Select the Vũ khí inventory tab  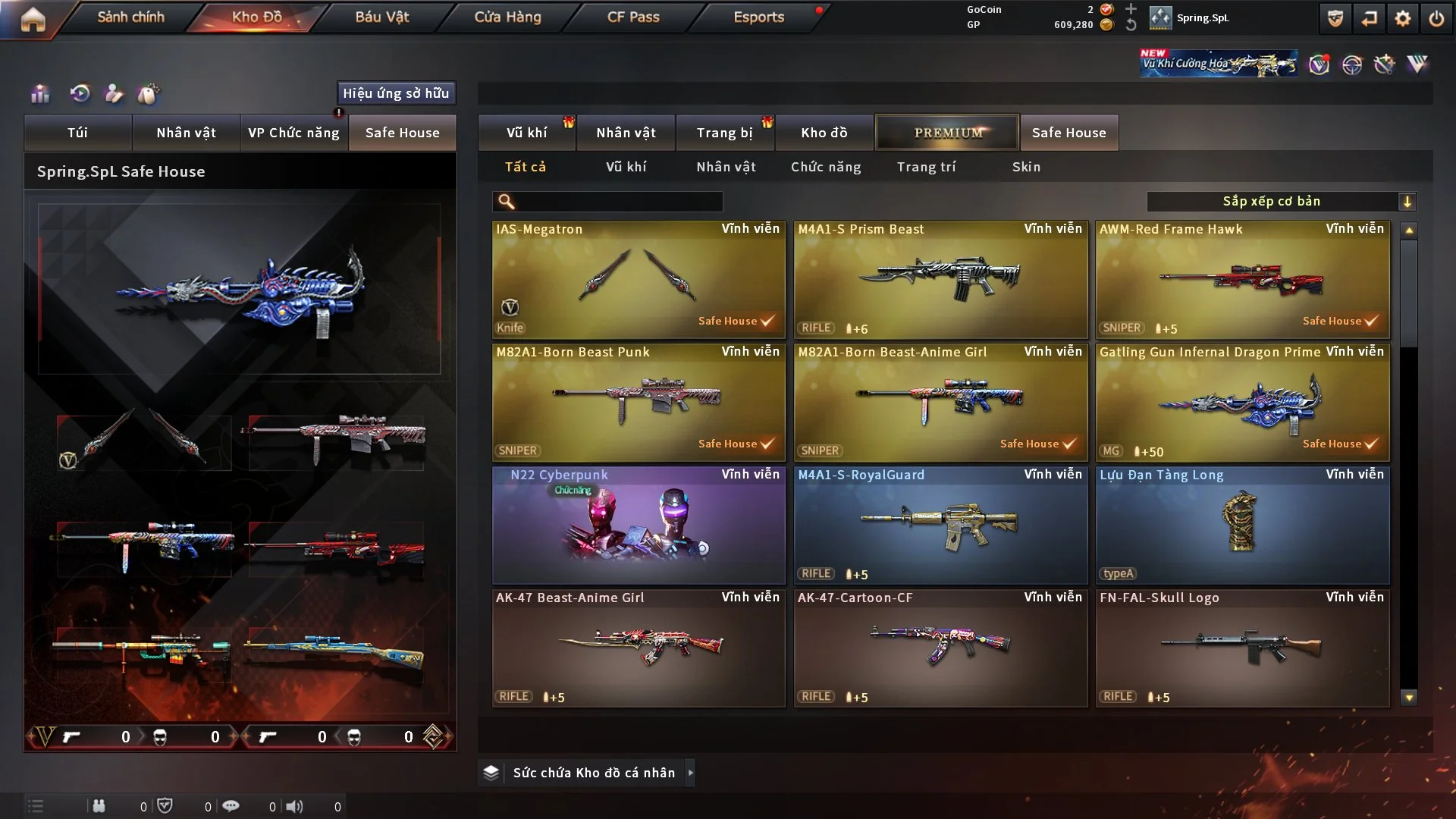[x=526, y=133]
